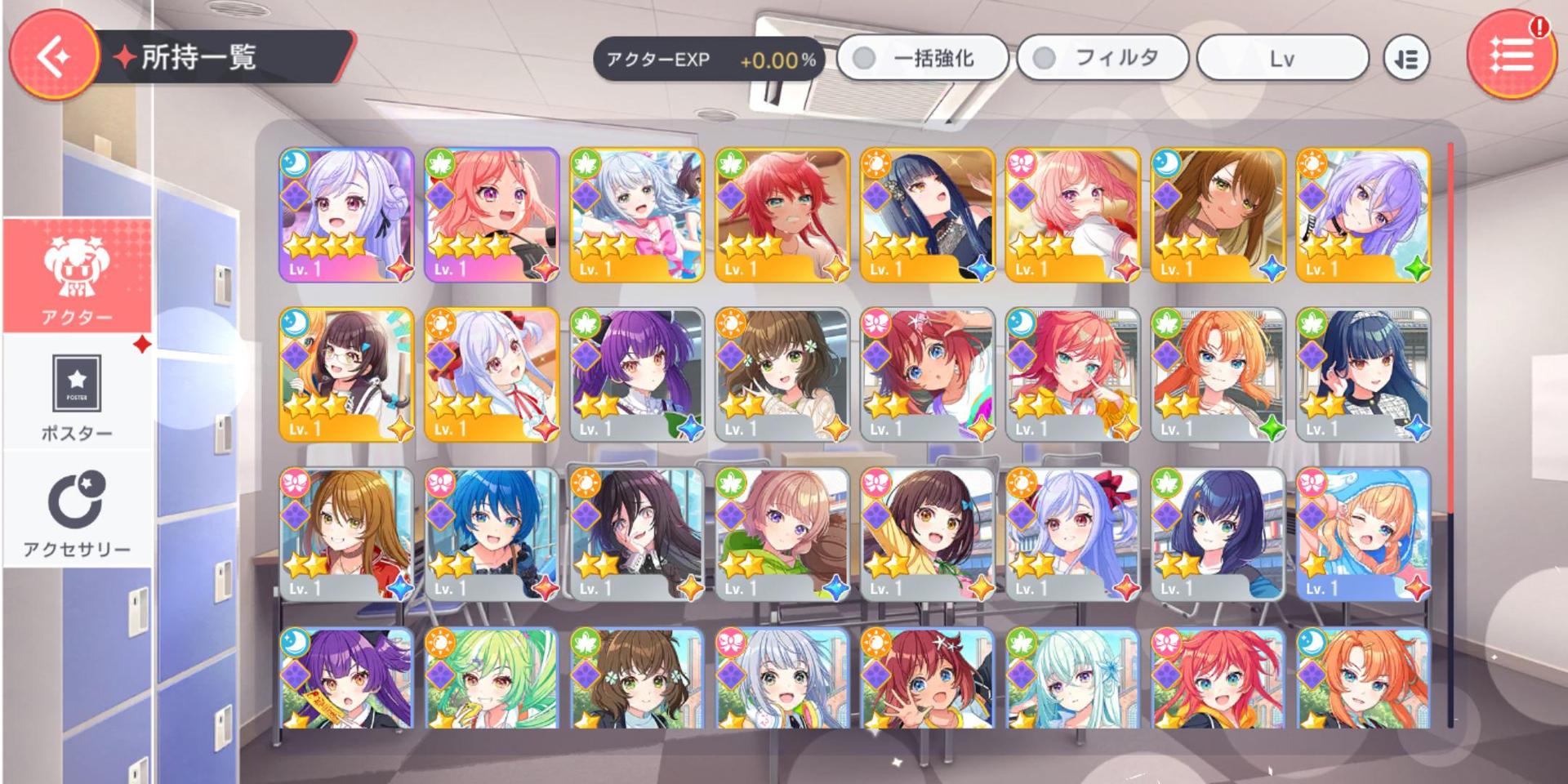This screenshot has width=1568, height=784.
Task: Reverse the sort order with the arrow icon
Action: [x=1406, y=59]
